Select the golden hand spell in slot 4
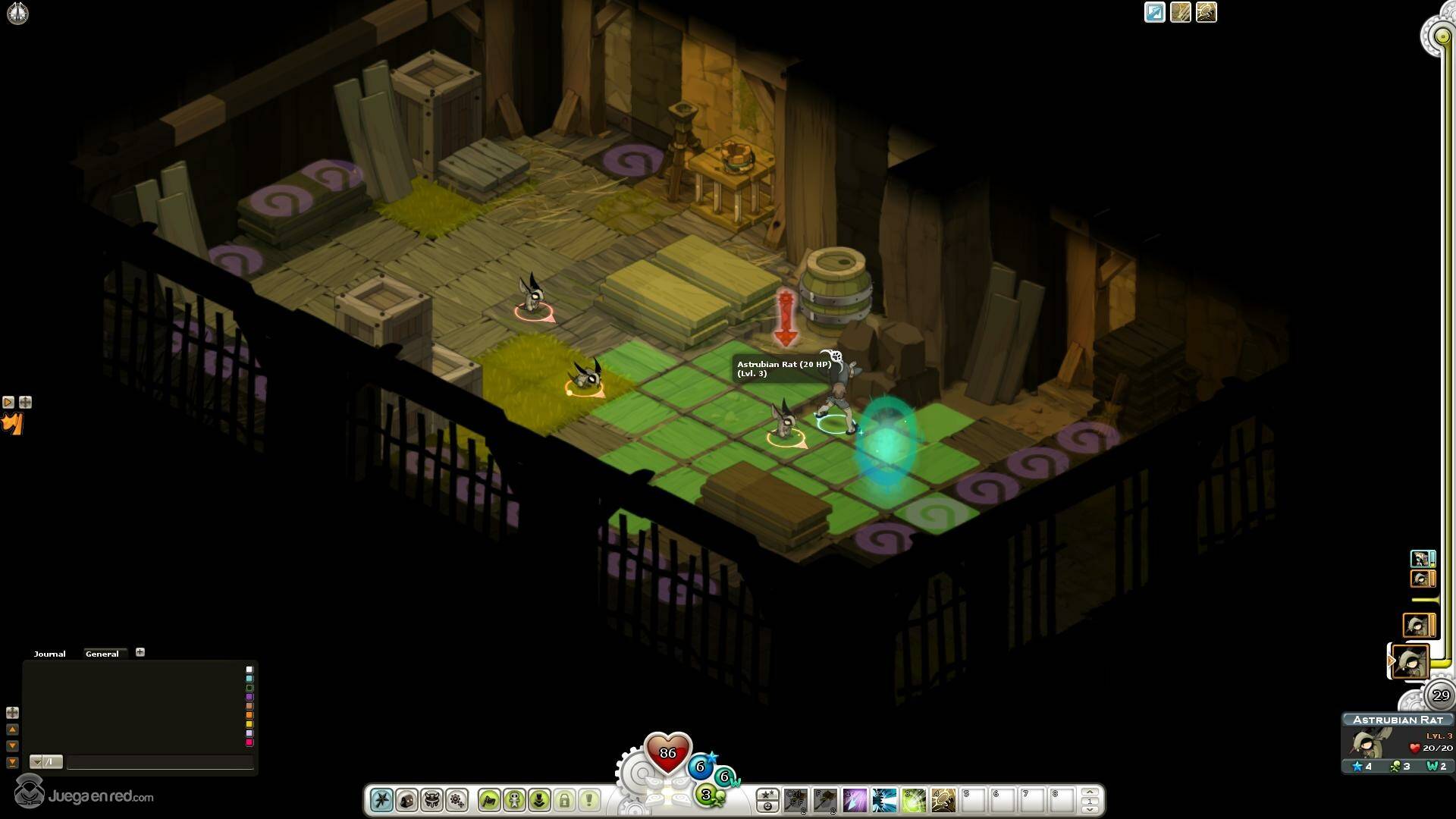 click(943, 800)
